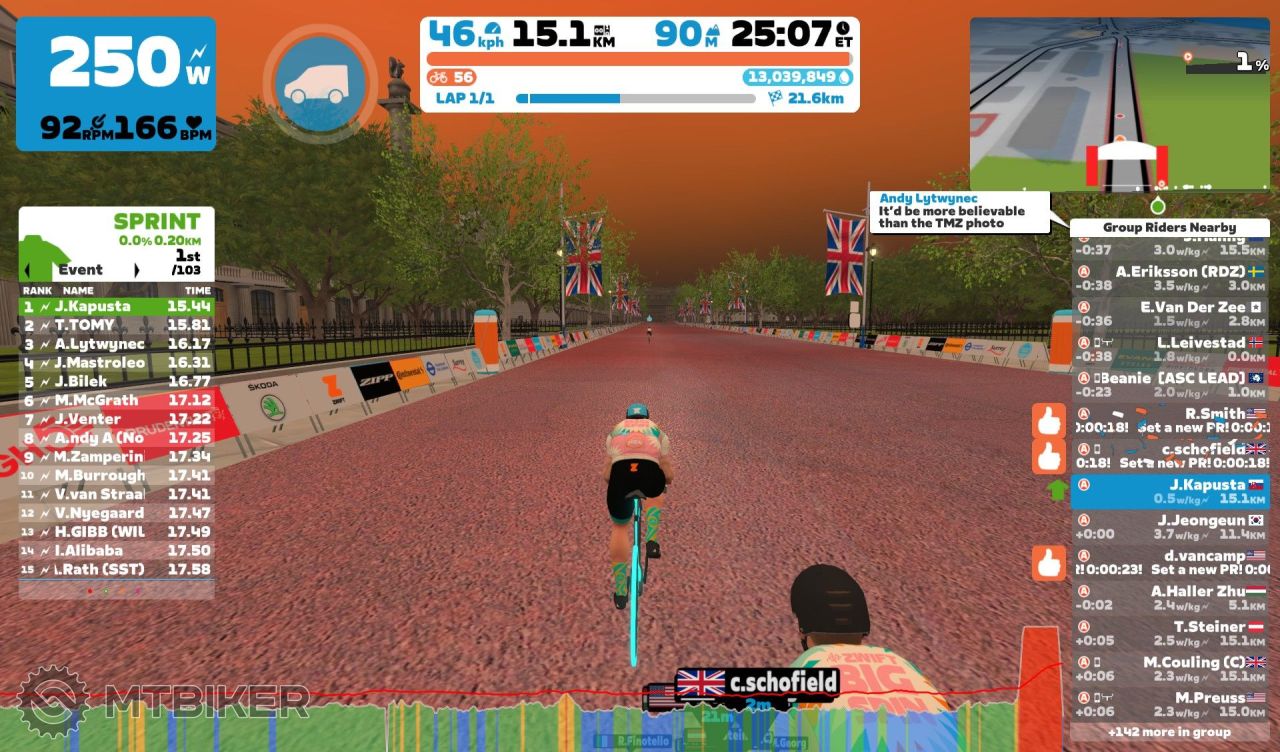The height and width of the screenshot is (752, 1280).
Task: Click the right arrow next to Event
Action: [137, 270]
